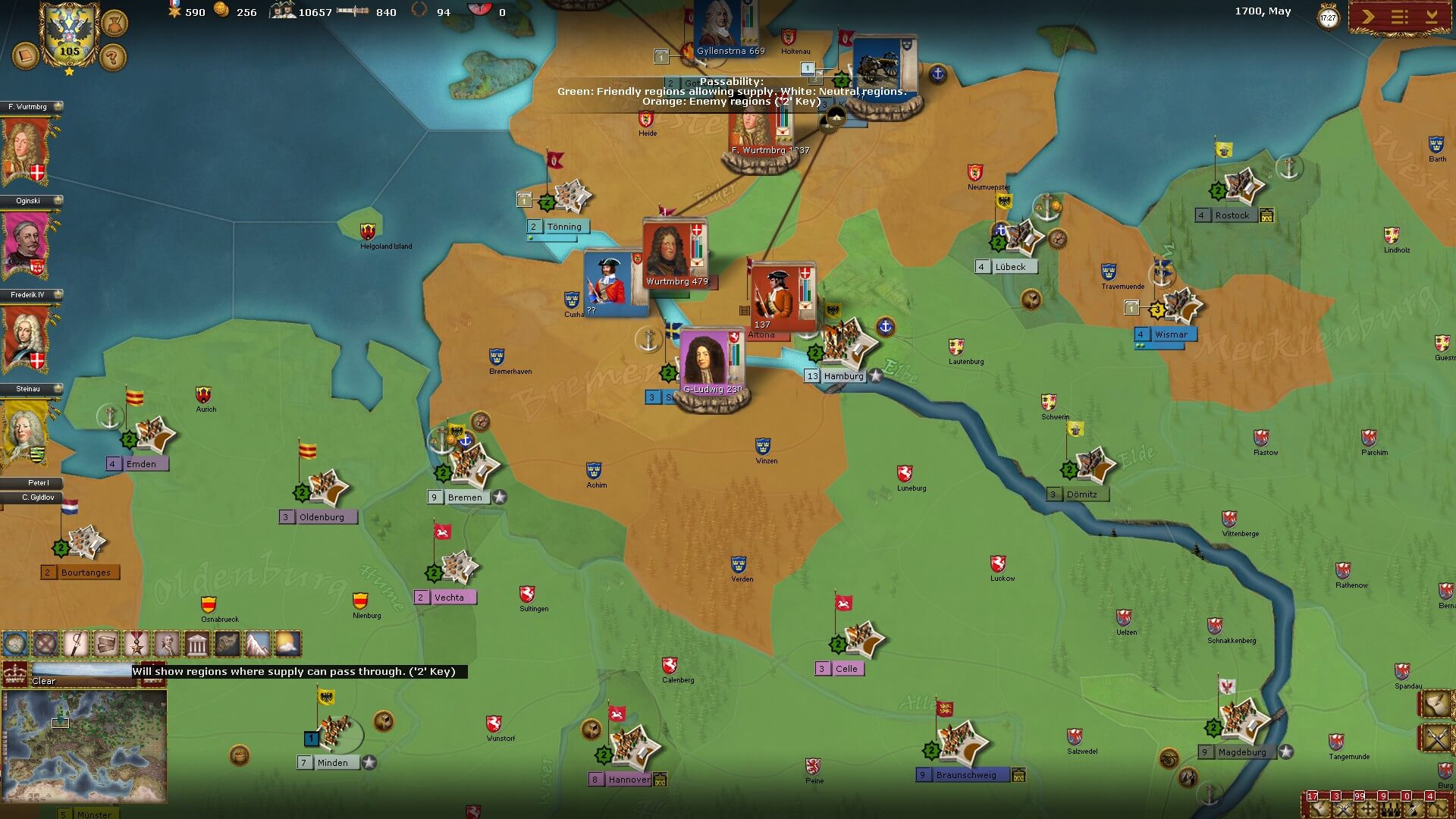The width and height of the screenshot is (1456, 819).
Task: Enable the sun and cloud weather filter
Action: (x=287, y=645)
